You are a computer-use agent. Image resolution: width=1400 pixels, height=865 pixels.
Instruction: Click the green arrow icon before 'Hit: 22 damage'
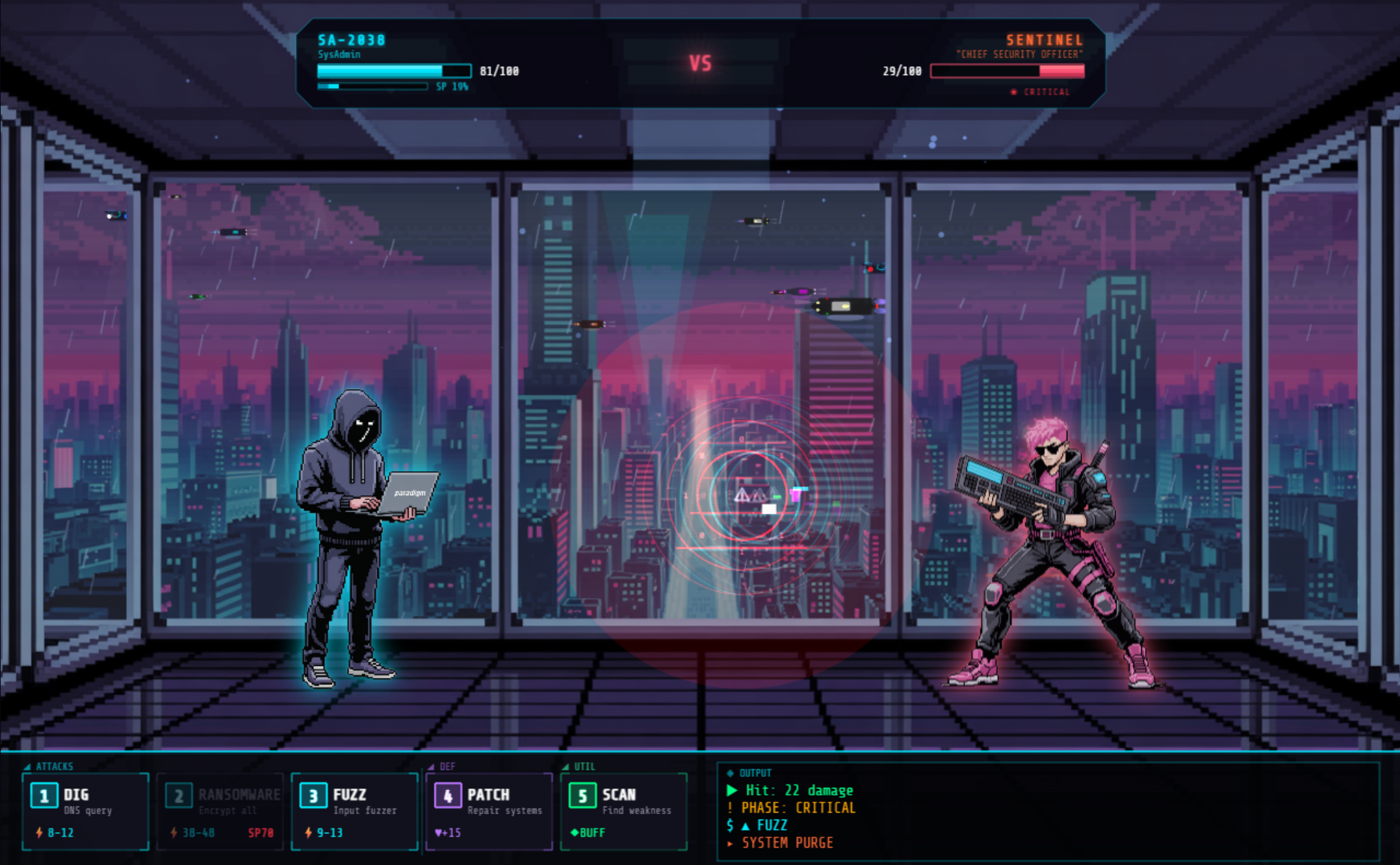732,791
